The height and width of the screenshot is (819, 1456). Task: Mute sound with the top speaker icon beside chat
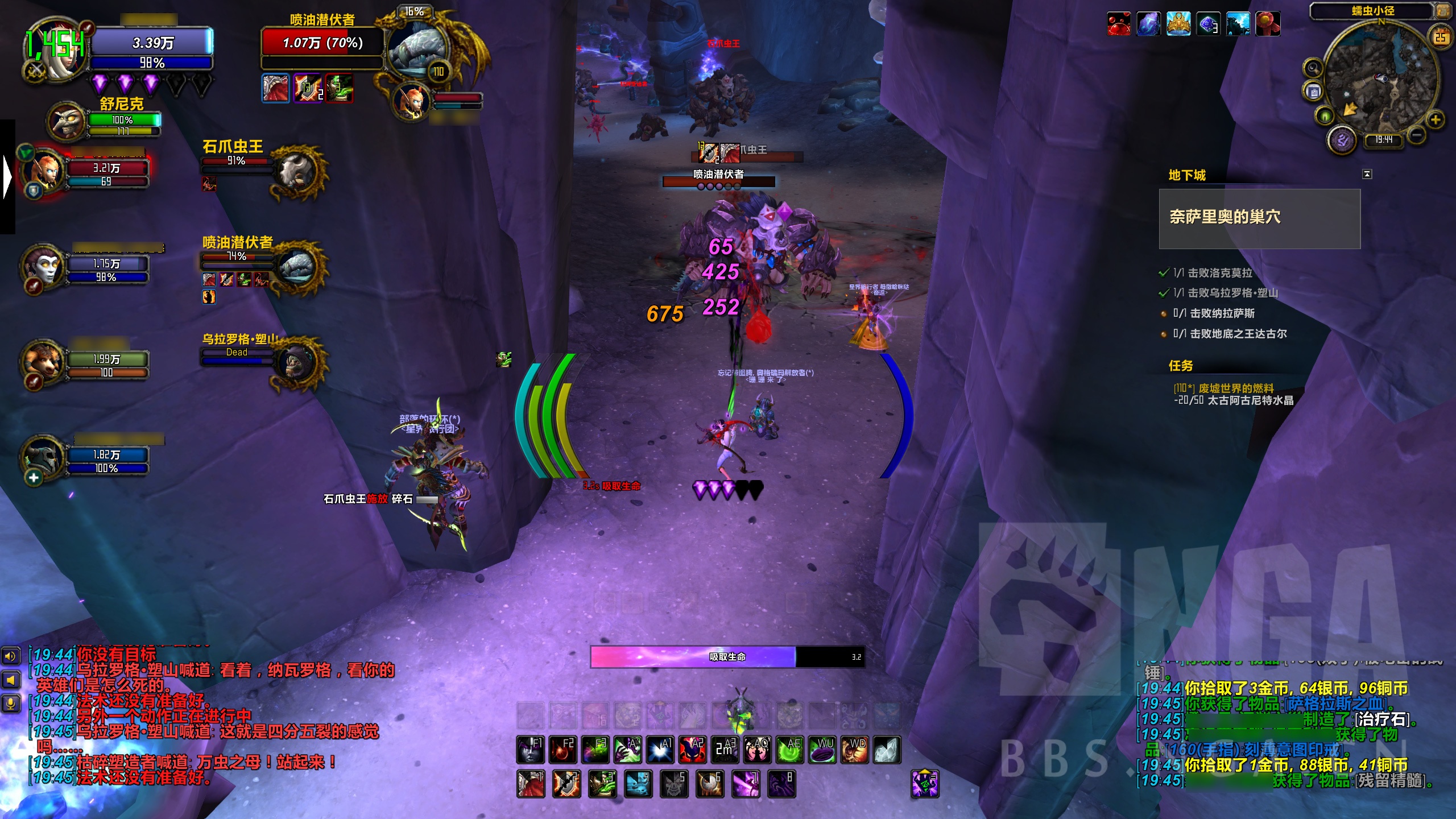tap(11, 656)
